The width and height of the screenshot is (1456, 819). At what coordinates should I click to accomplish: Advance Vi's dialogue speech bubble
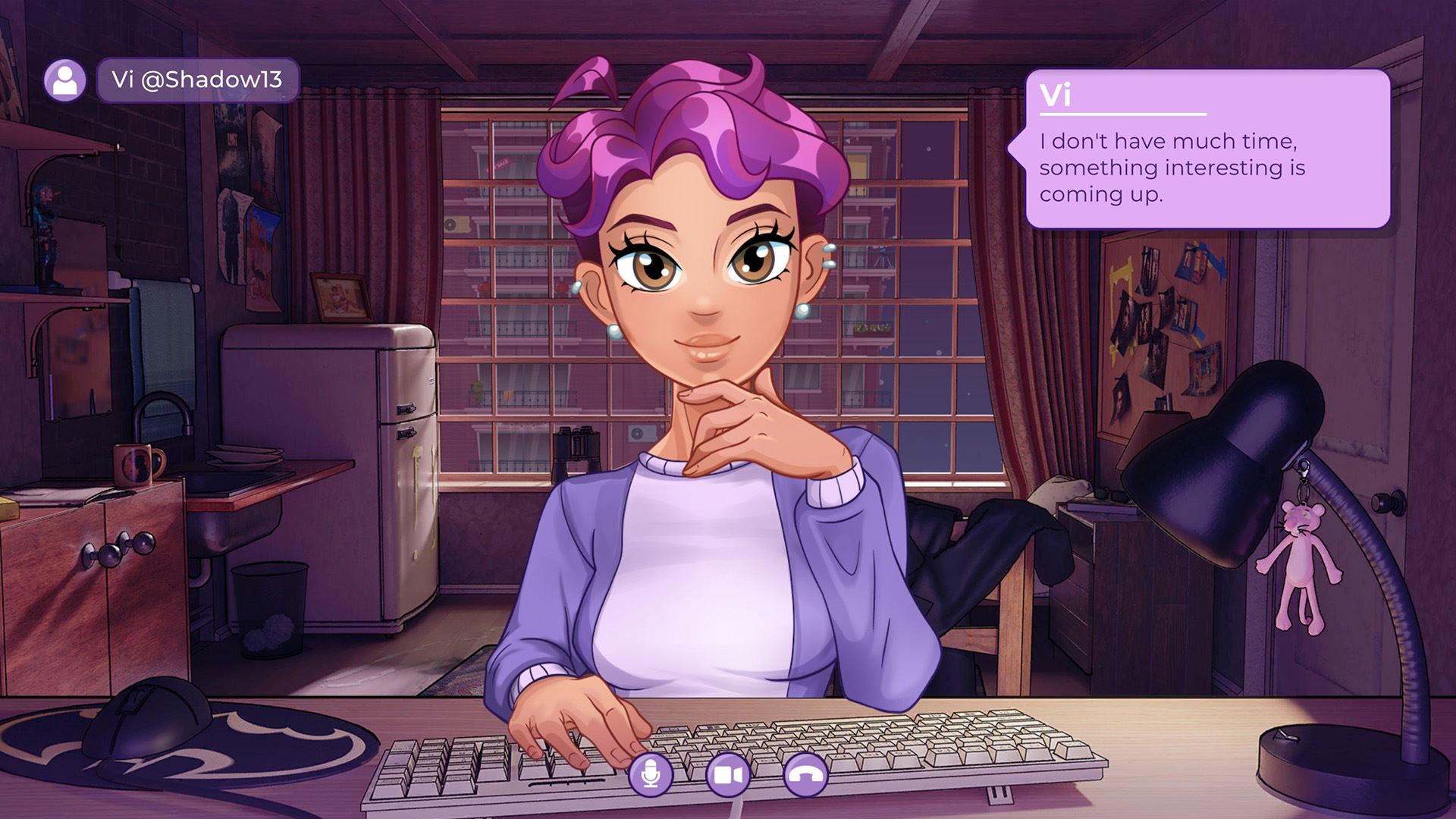1207,149
